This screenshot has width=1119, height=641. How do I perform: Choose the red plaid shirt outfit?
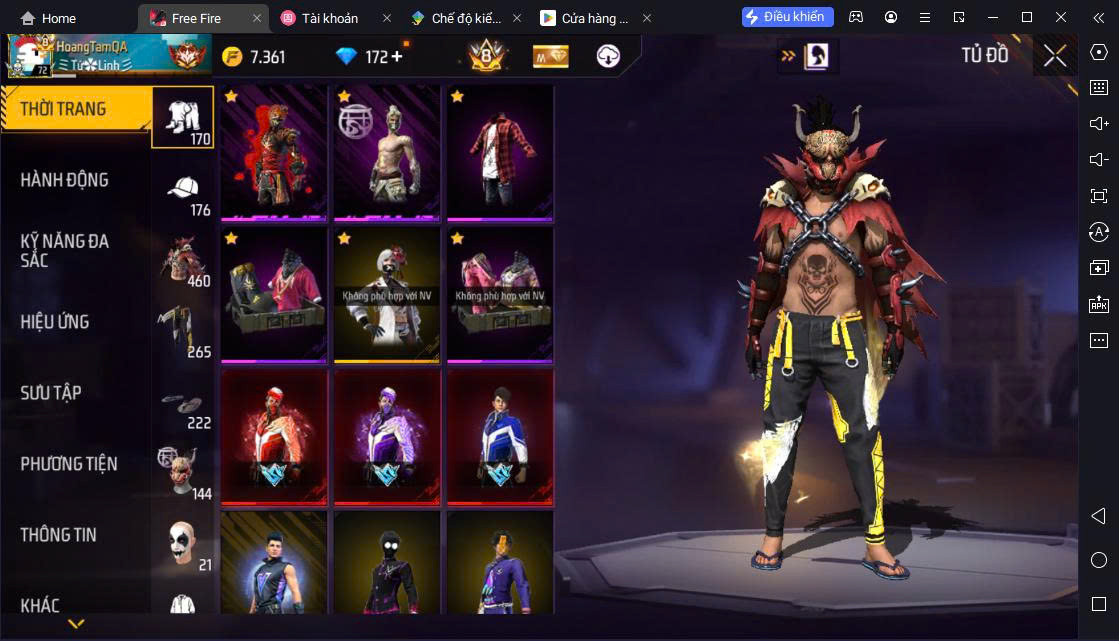(x=500, y=152)
